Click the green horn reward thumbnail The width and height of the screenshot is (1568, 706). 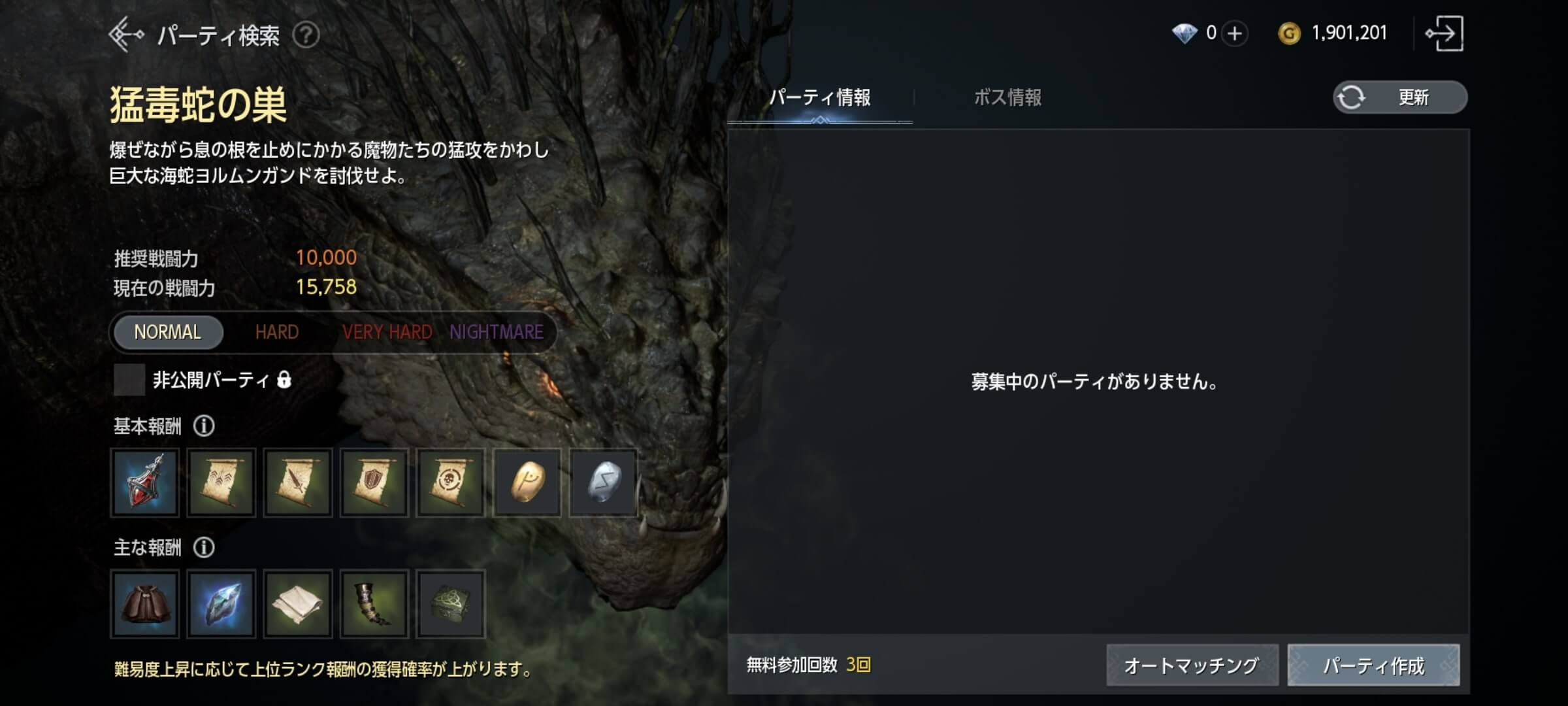click(373, 605)
